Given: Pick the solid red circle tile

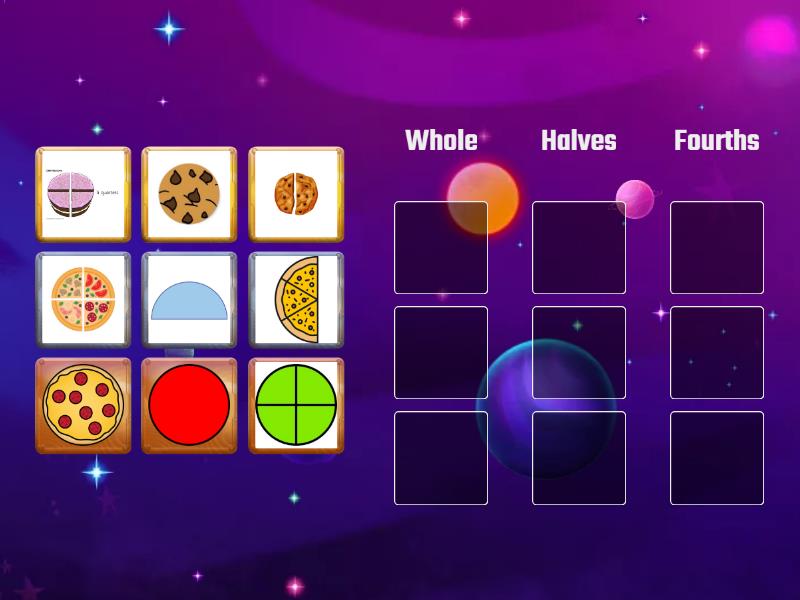Looking at the screenshot, I should click(x=189, y=405).
